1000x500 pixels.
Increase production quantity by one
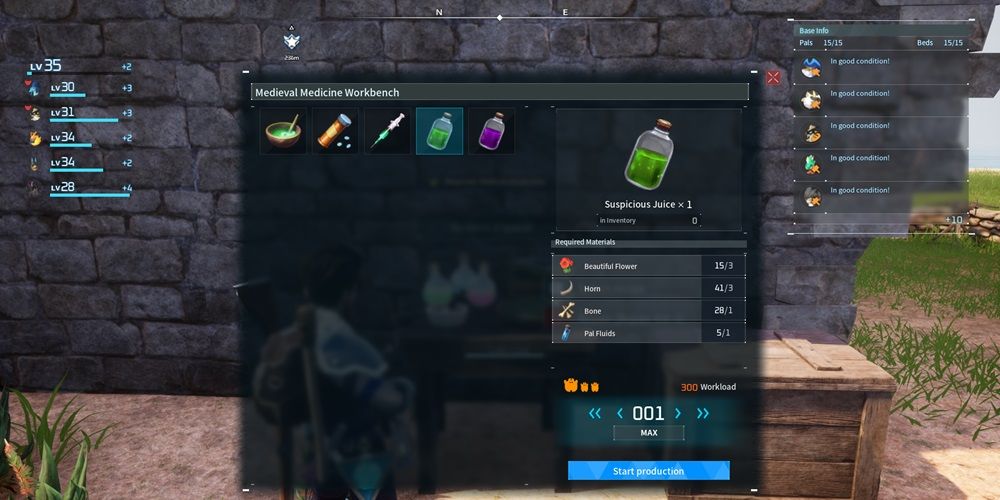[678, 413]
